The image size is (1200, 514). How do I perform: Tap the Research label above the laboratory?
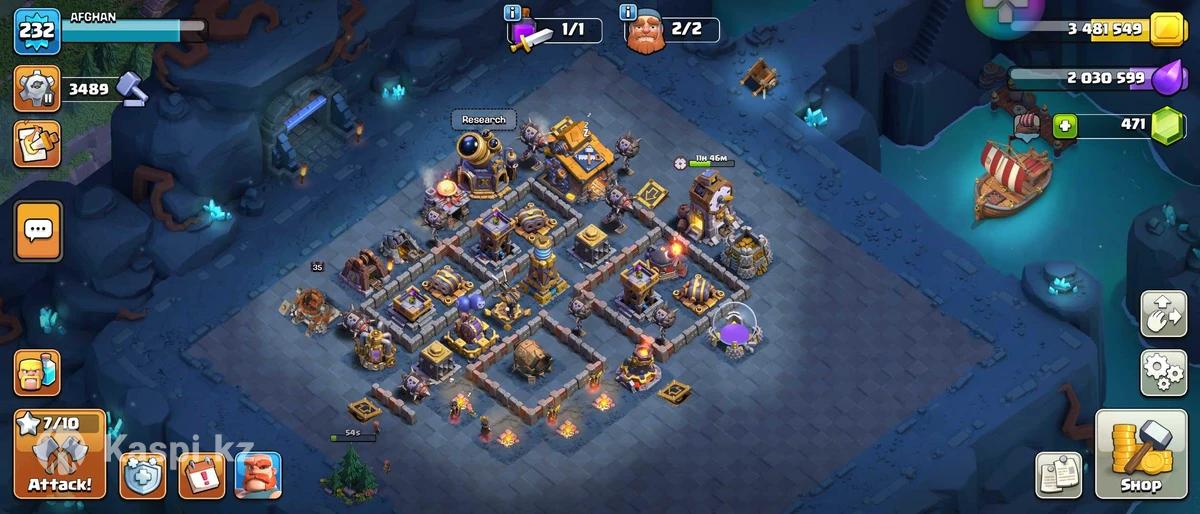tap(484, 120)
